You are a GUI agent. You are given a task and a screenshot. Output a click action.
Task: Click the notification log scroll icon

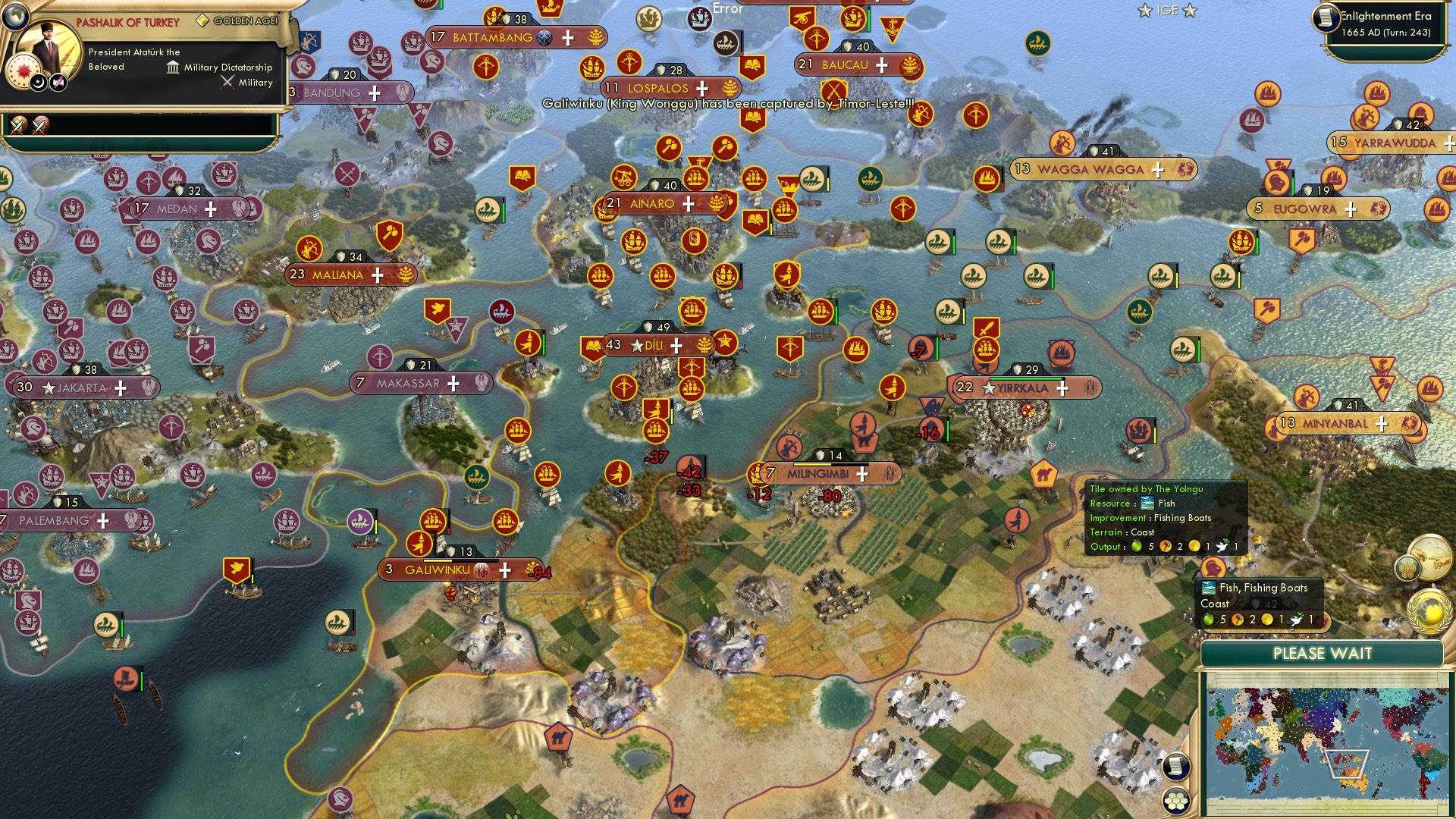coord(1177,766)
